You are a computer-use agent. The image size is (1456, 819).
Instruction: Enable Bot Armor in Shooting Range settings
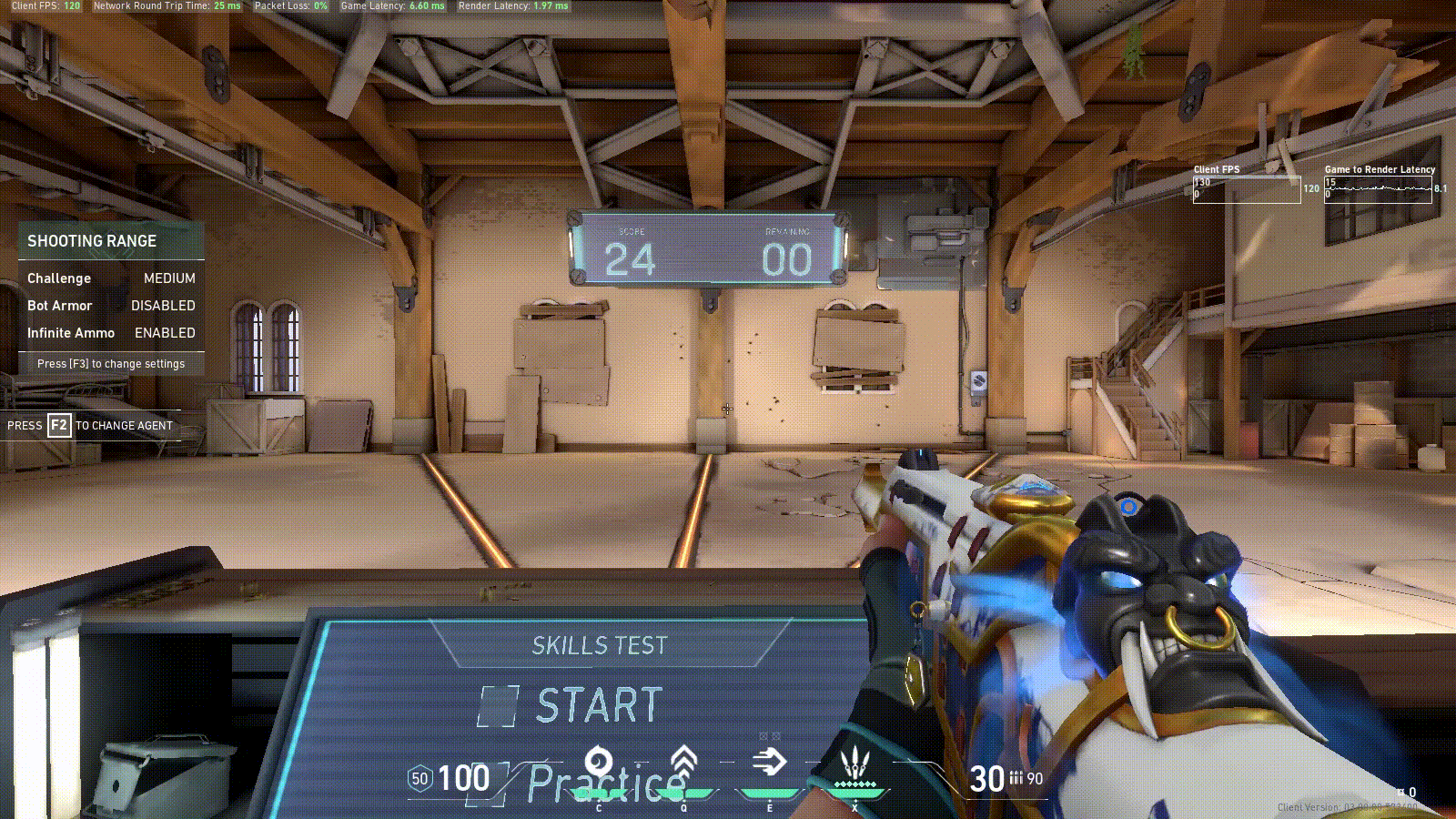pos(163,306)
